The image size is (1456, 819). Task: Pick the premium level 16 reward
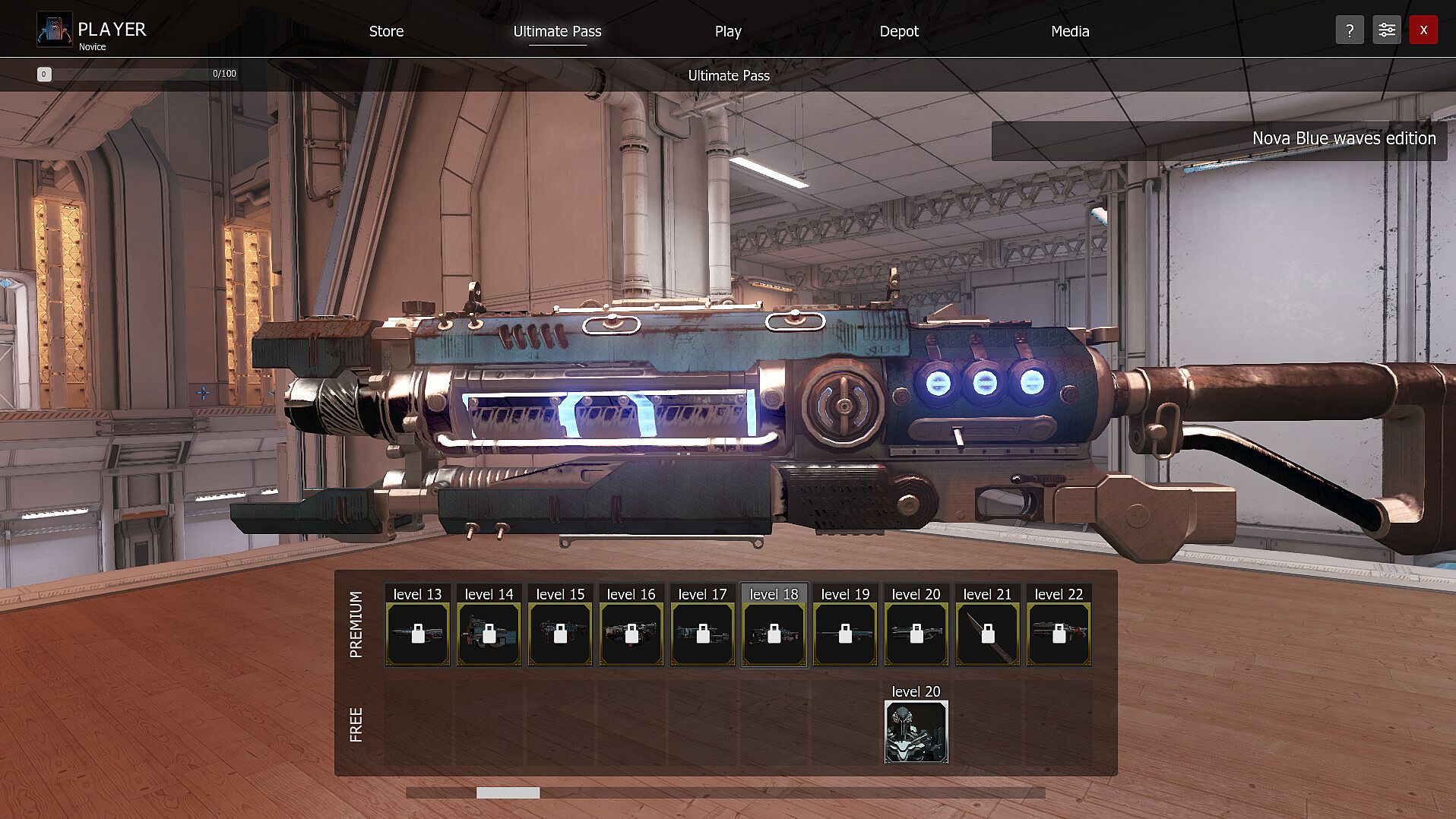click(x=631, y=634)
